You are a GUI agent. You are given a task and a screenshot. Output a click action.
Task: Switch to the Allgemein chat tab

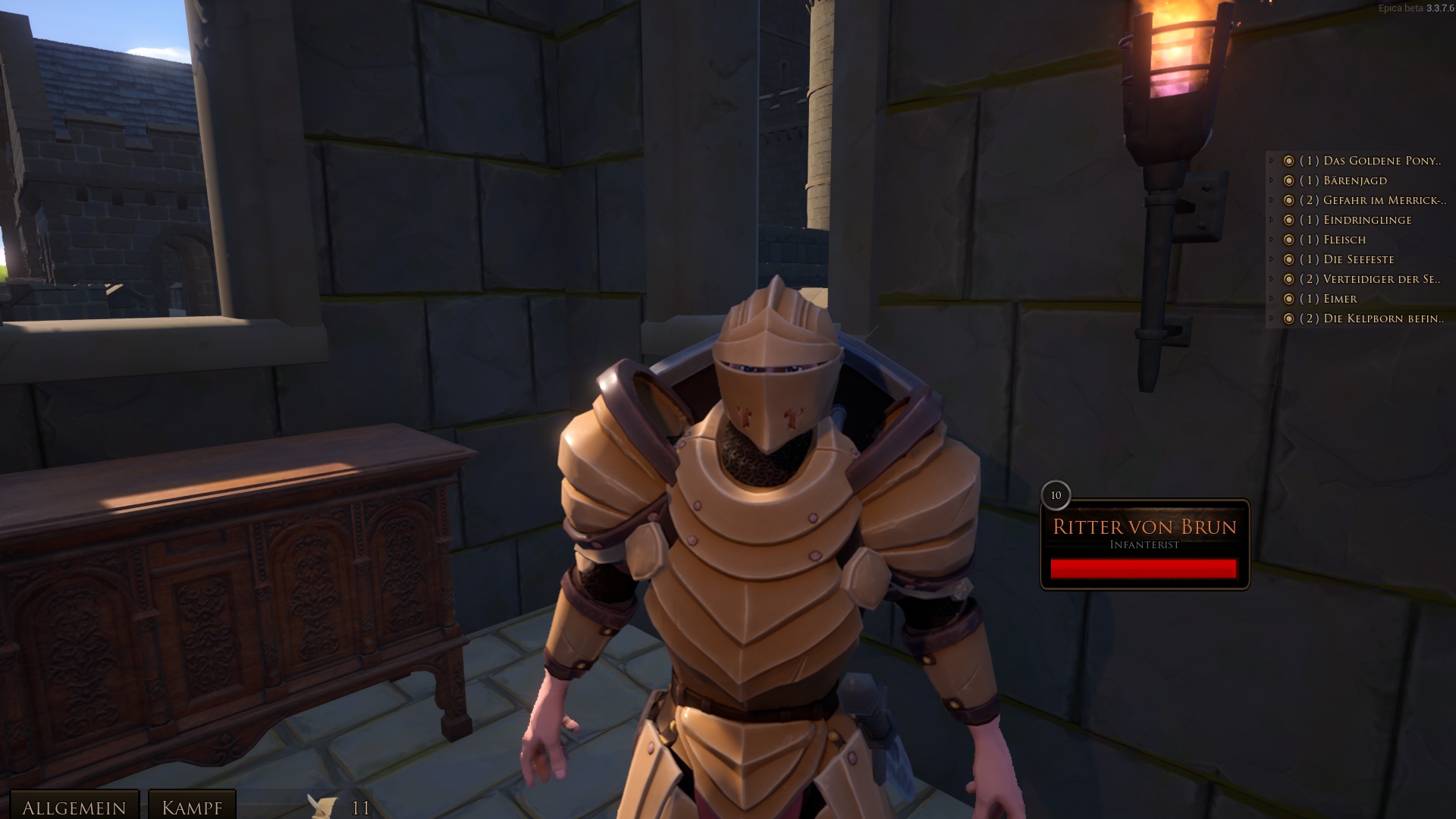coord(74,807)
